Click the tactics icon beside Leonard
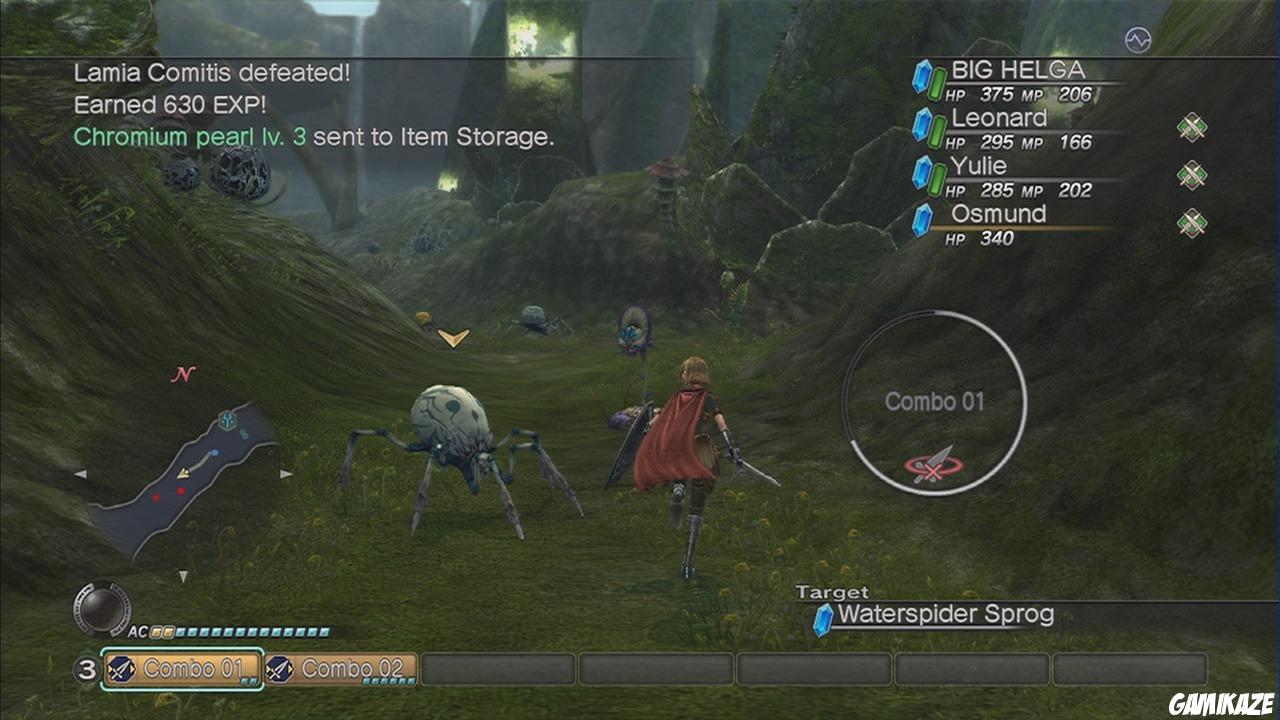Image resolution: width=1280 pixels, height=720 pixels. click(1191, 127)
